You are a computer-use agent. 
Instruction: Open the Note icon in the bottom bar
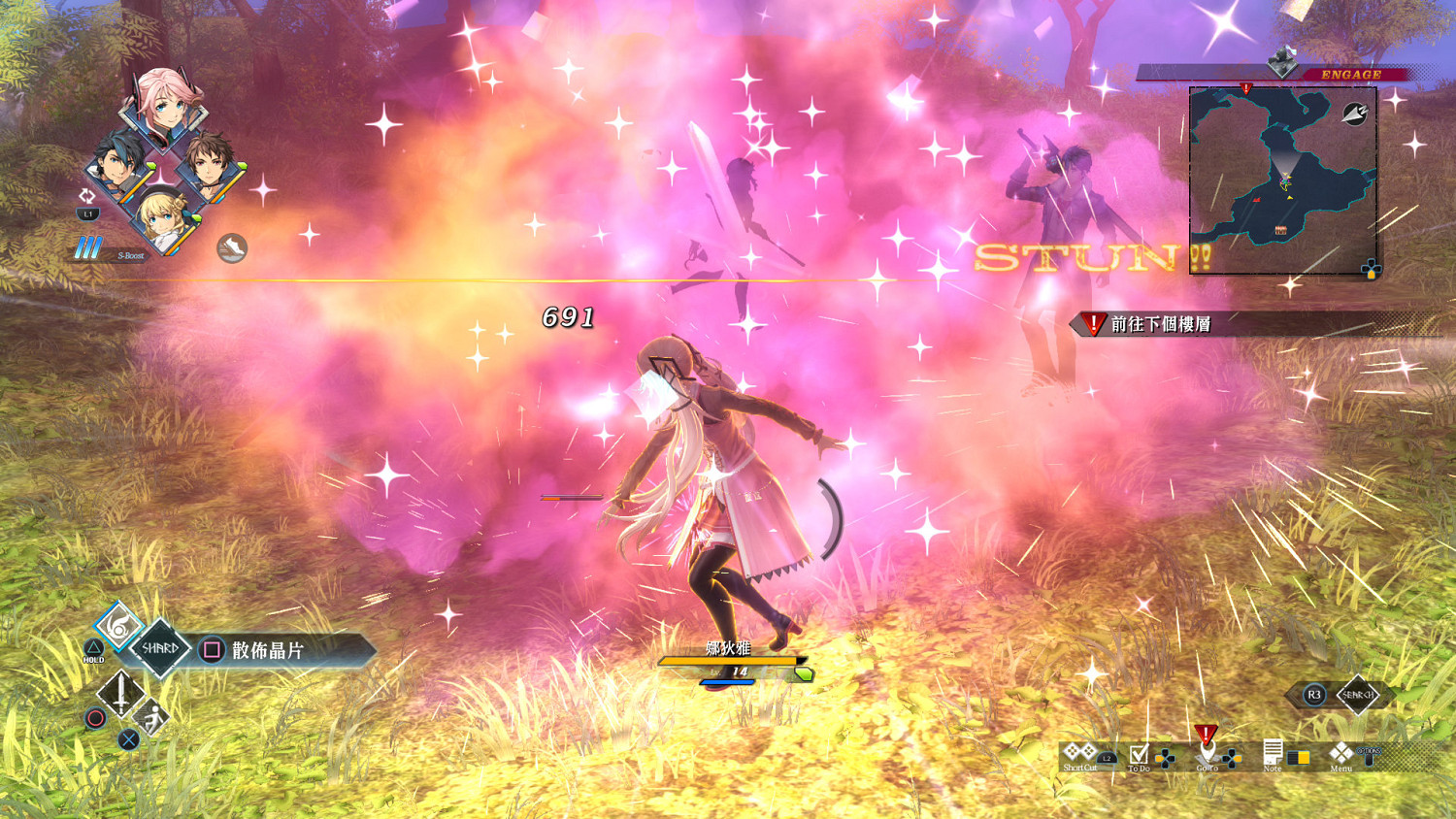[1272, 752]
